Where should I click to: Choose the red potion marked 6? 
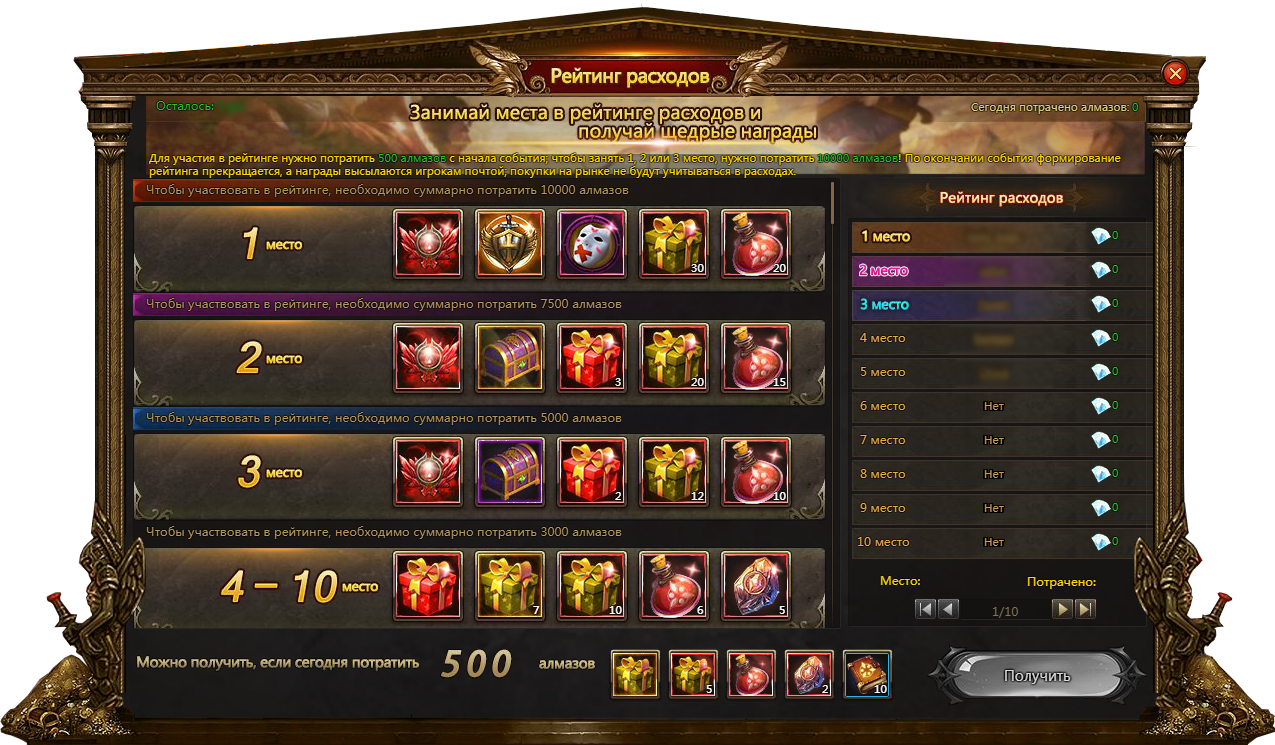click(x=674, y=586)
